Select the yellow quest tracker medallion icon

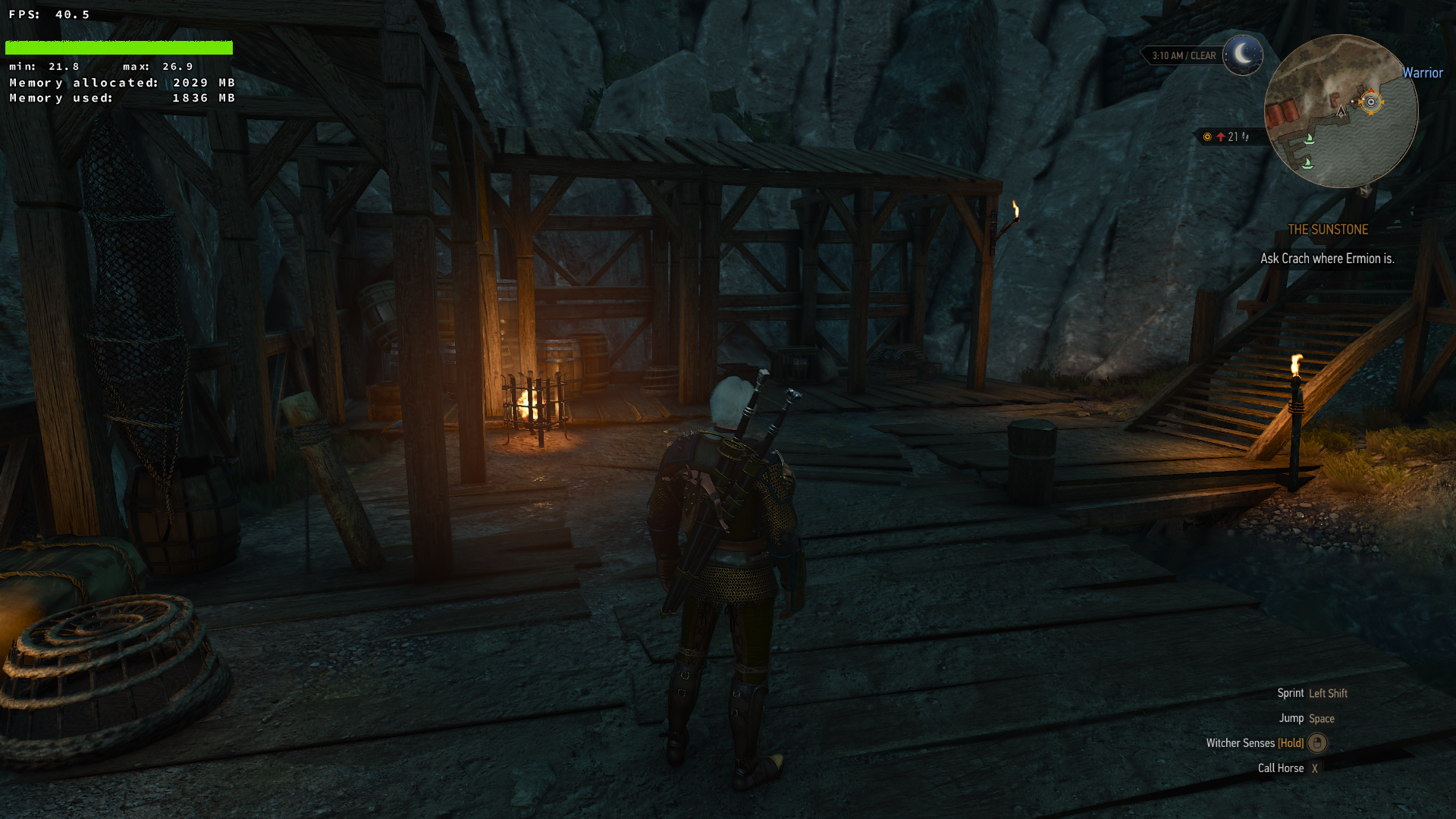1207,136
